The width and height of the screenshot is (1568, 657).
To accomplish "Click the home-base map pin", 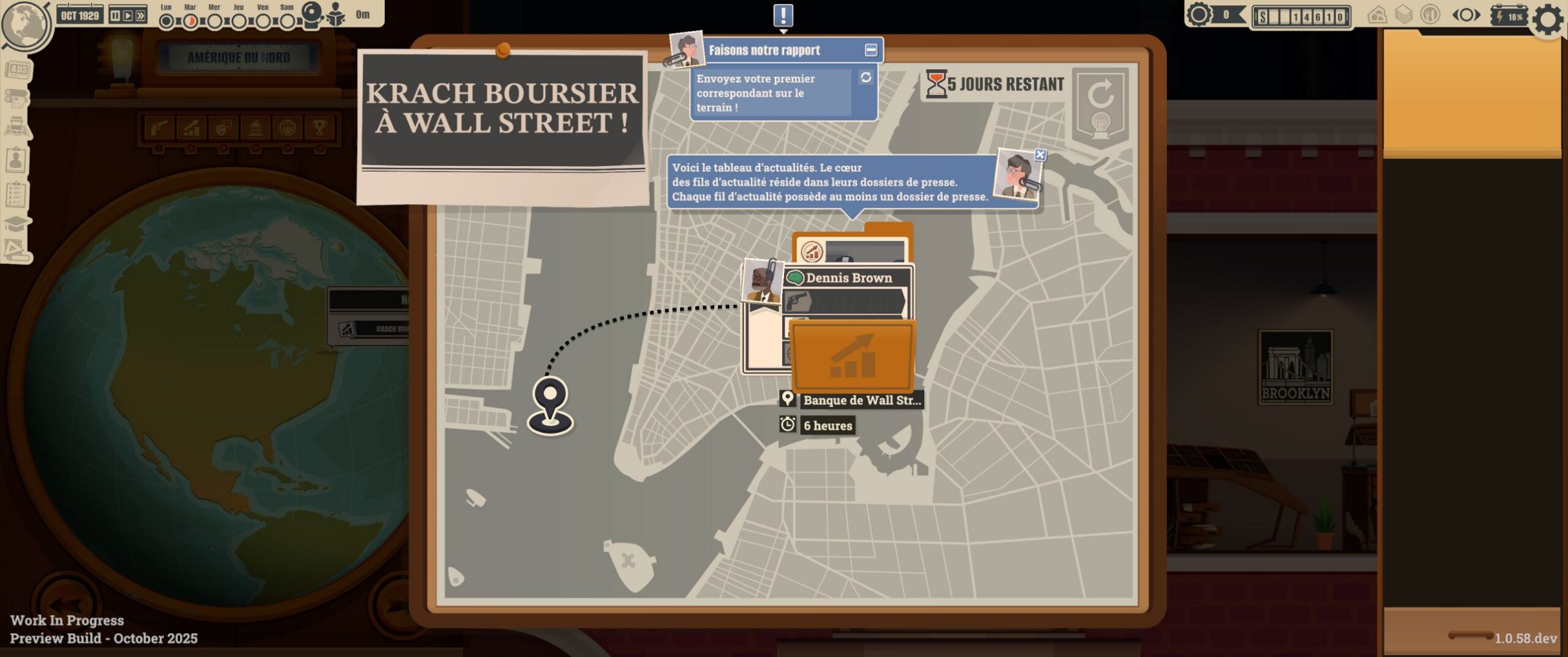I will pos(550,404).
